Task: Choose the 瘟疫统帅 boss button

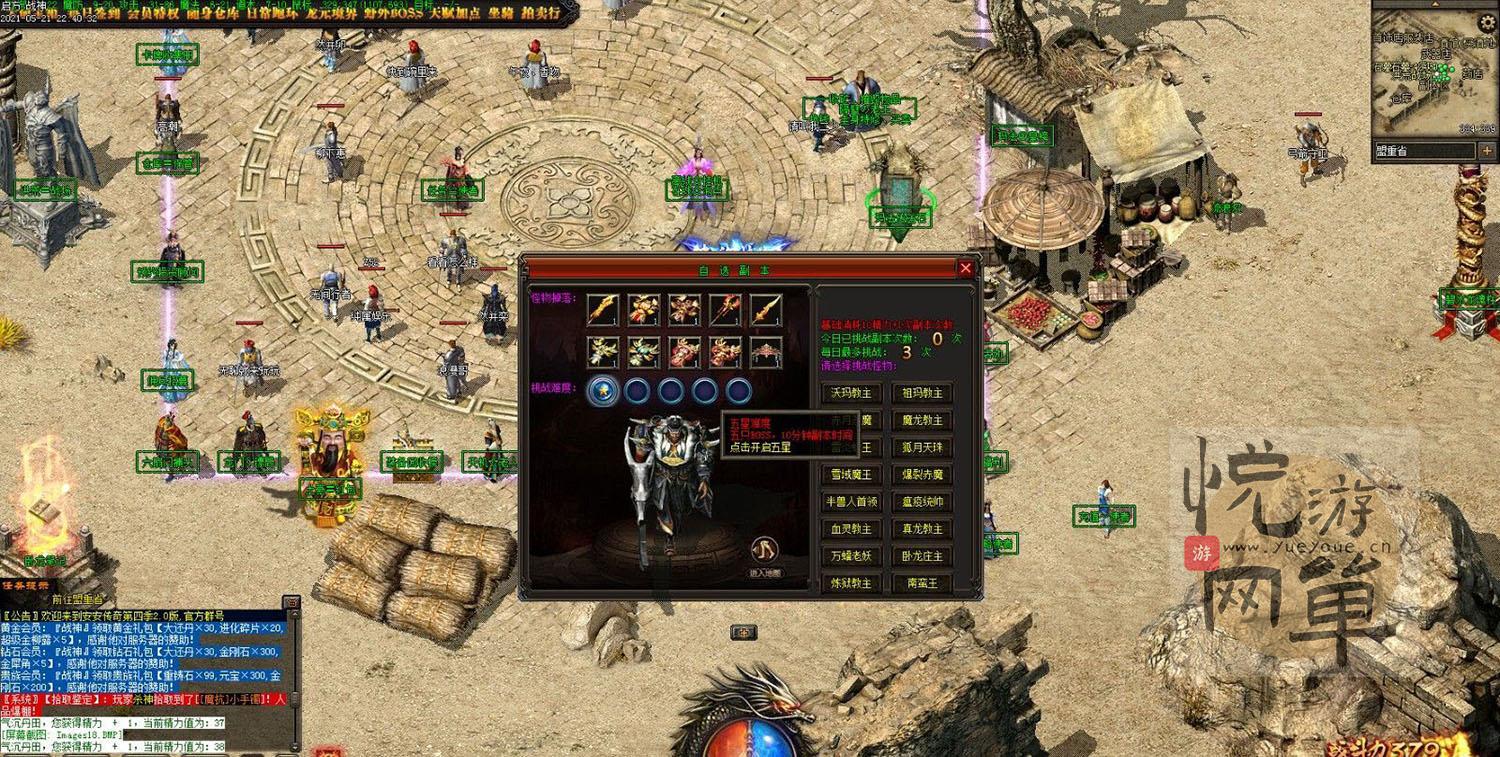Action: pyautogui.click(x=922, y=502)
